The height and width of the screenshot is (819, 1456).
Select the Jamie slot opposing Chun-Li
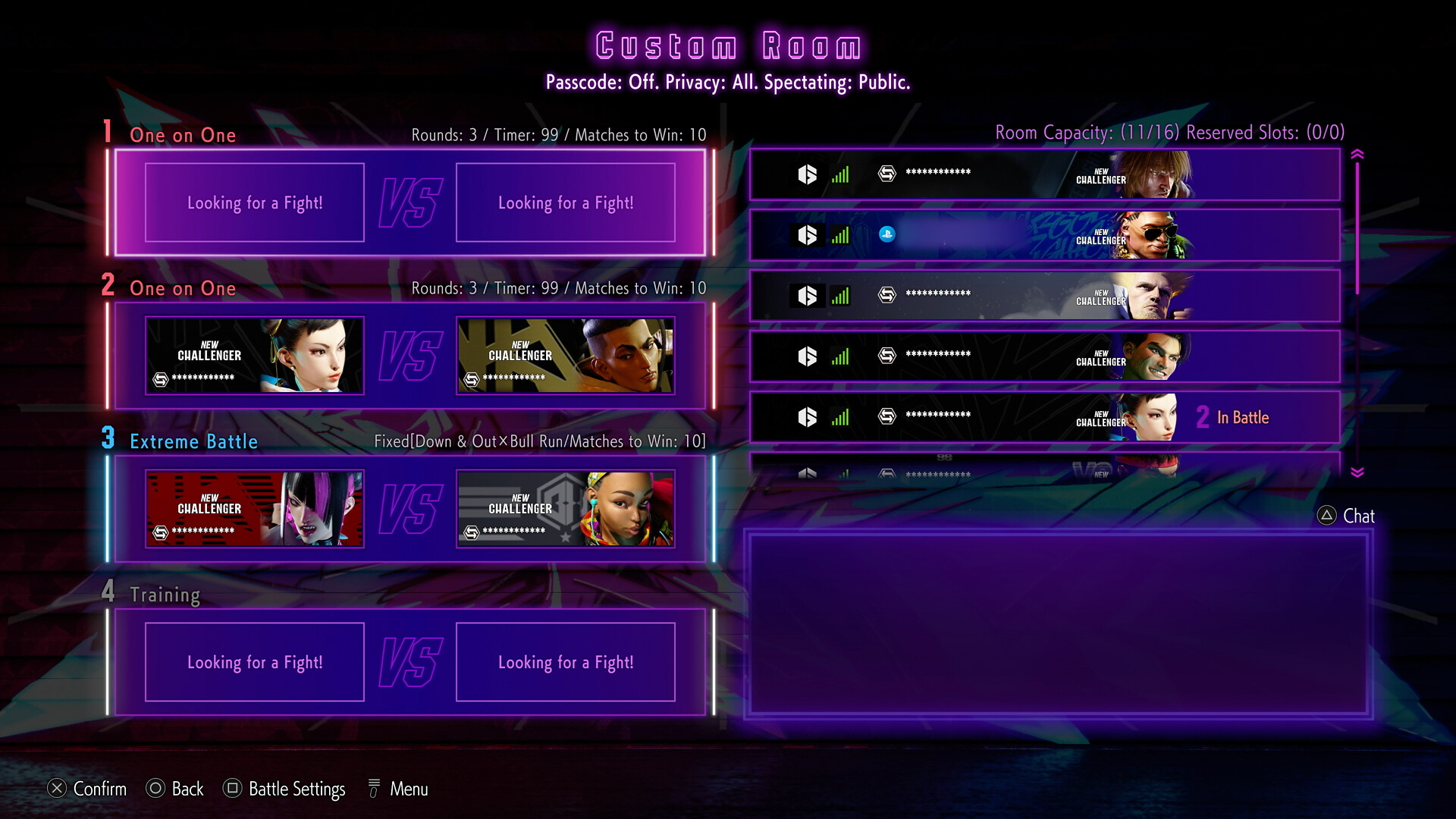[x=565, y=356]
